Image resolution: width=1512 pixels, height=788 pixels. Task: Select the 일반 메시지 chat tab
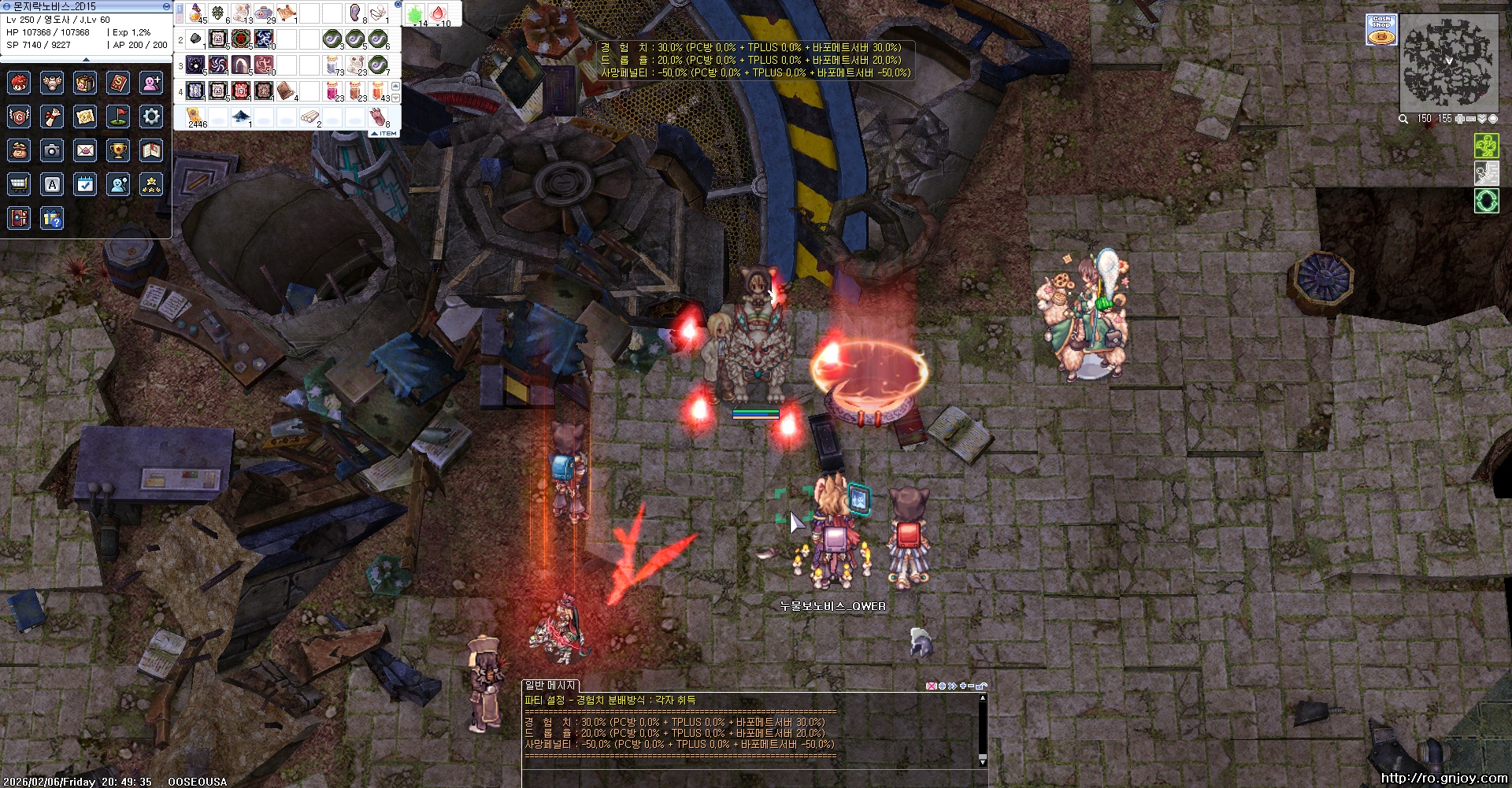pyautogui.click(x=550, y=686)
